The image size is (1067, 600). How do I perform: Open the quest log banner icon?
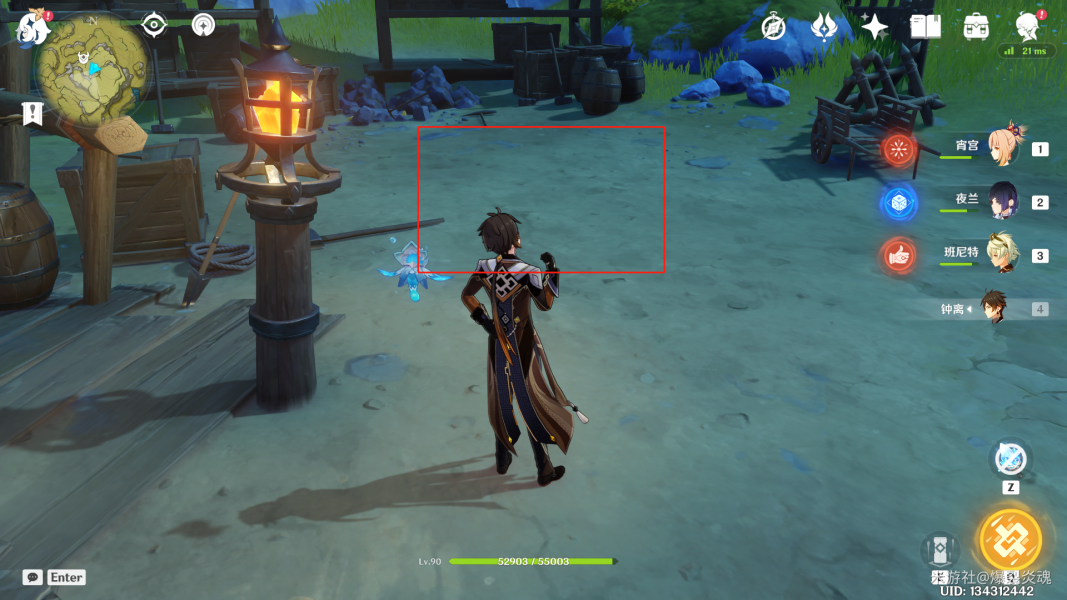point(33,113)
